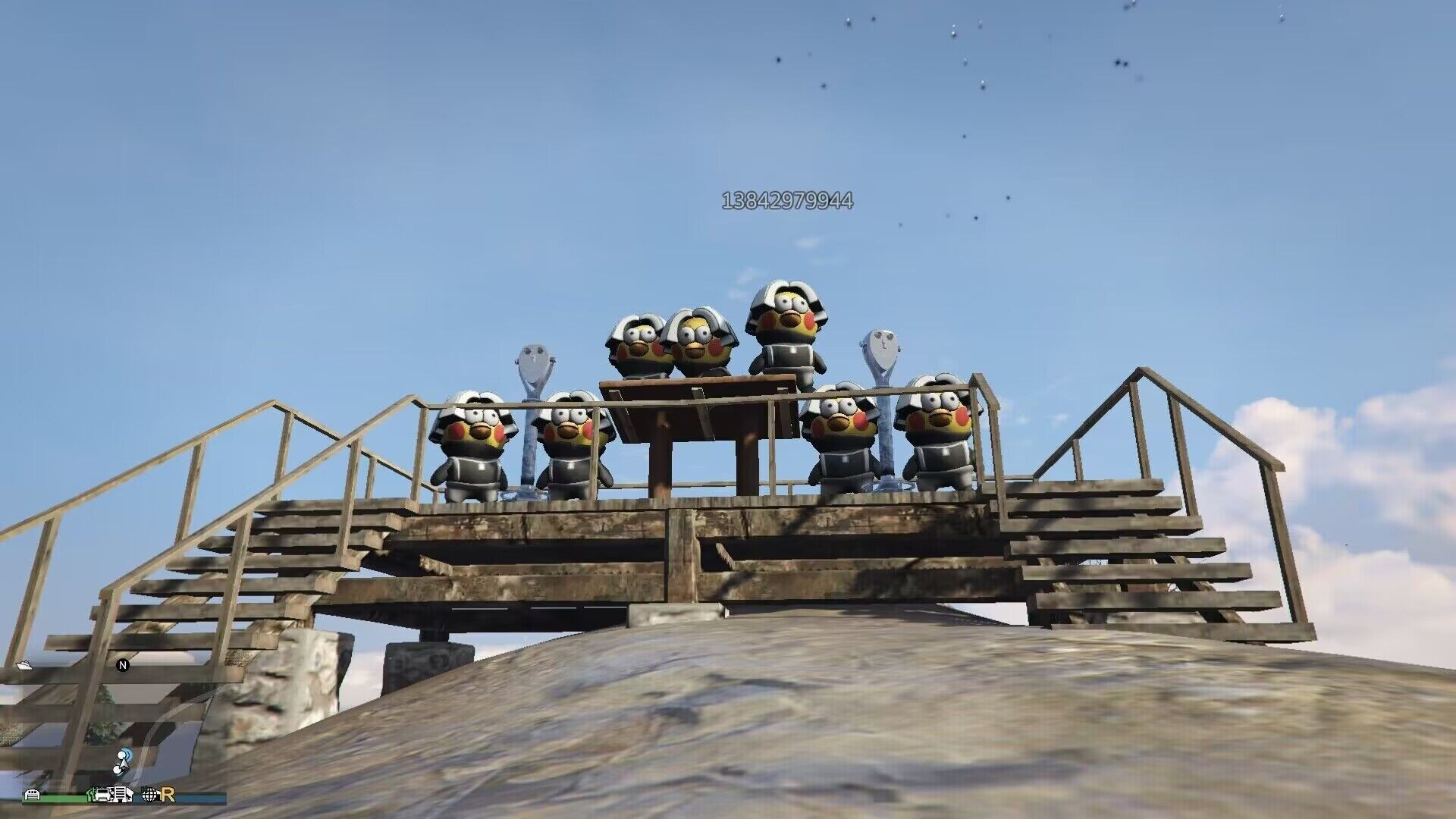Select the yacht blip on the minimap

coord(24,665)
